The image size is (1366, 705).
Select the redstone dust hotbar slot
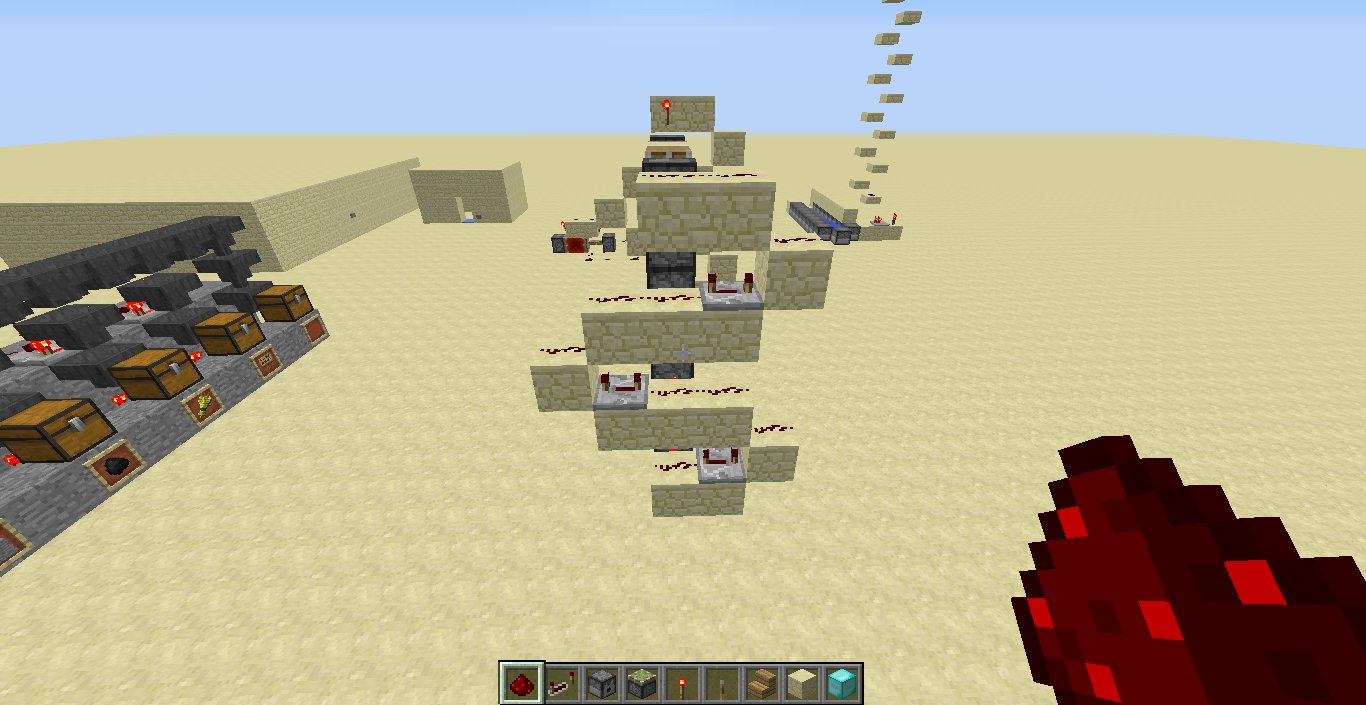[x=522, y=683]
